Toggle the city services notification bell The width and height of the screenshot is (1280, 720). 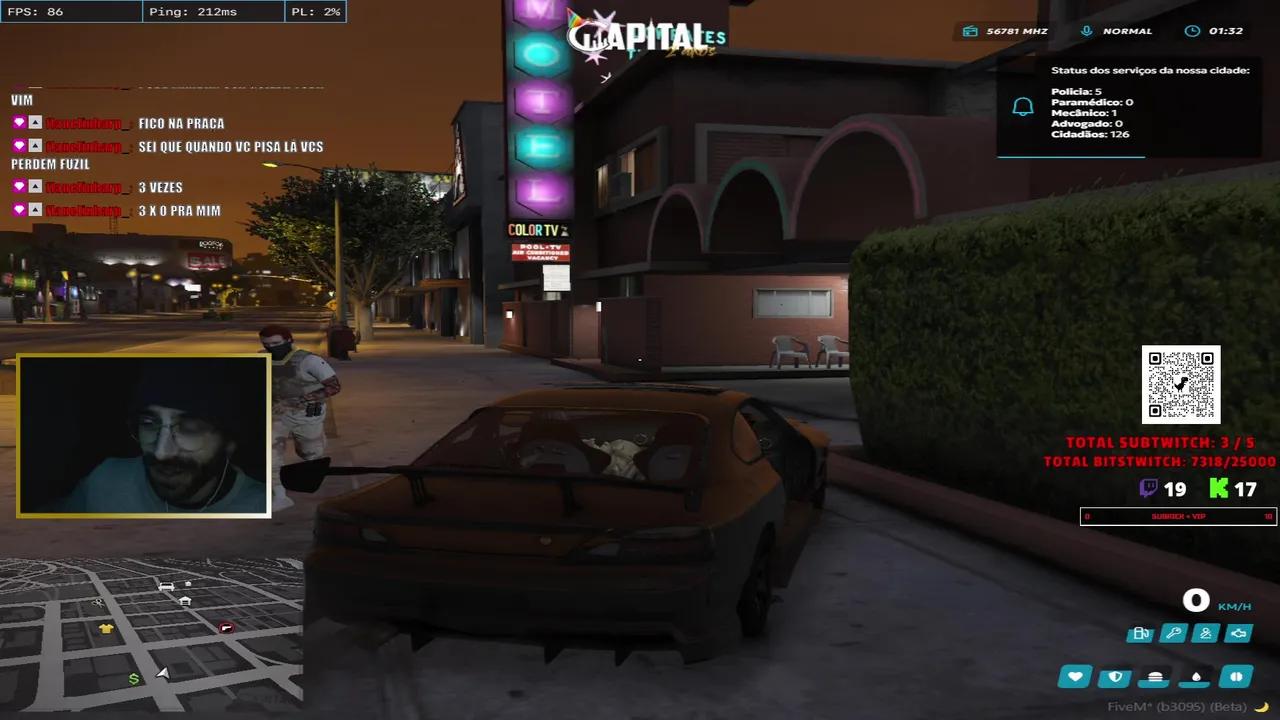click(x=1022, y=105)
